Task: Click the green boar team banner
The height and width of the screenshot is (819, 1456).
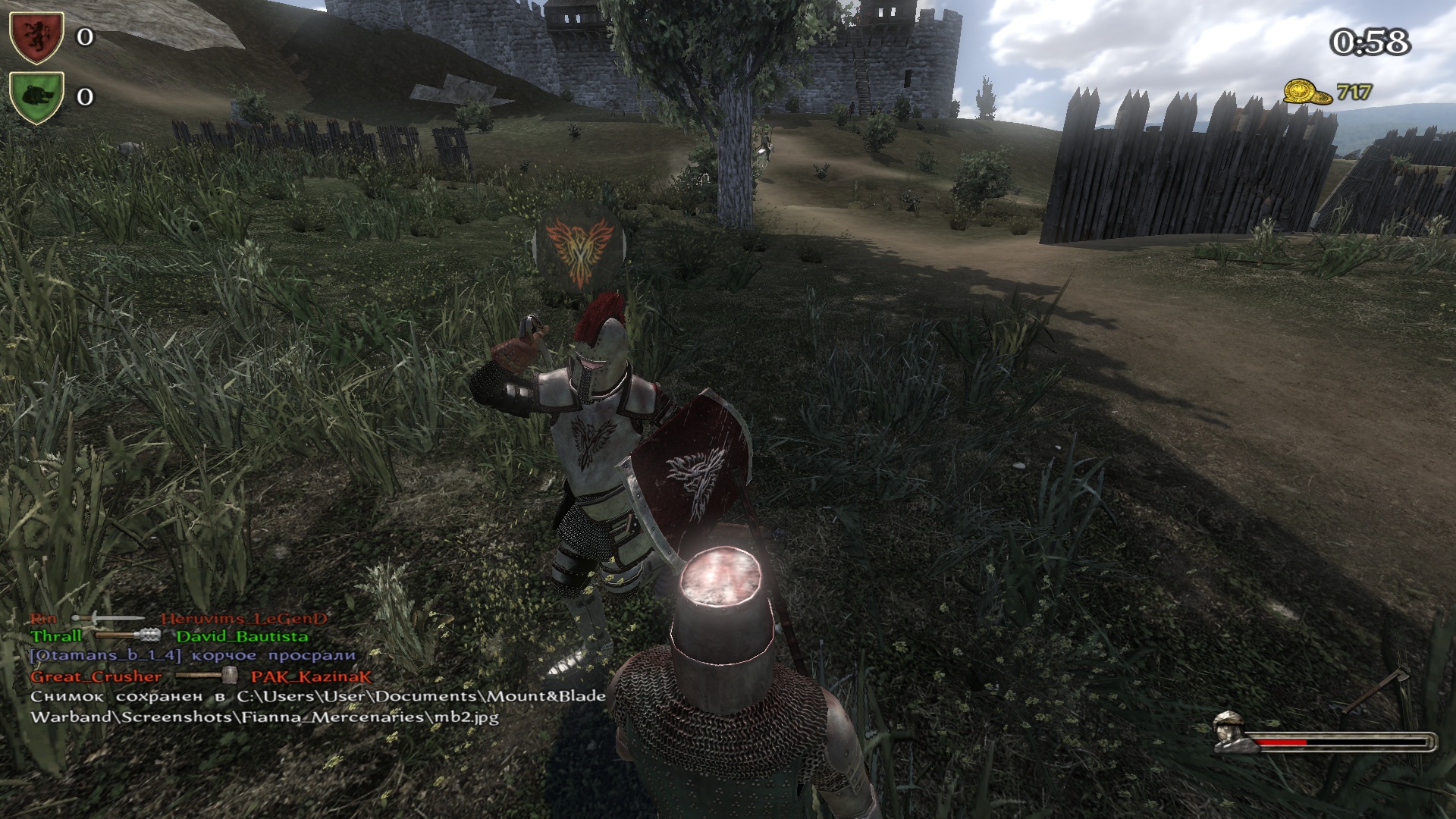Action: click(x=36, y=96)
